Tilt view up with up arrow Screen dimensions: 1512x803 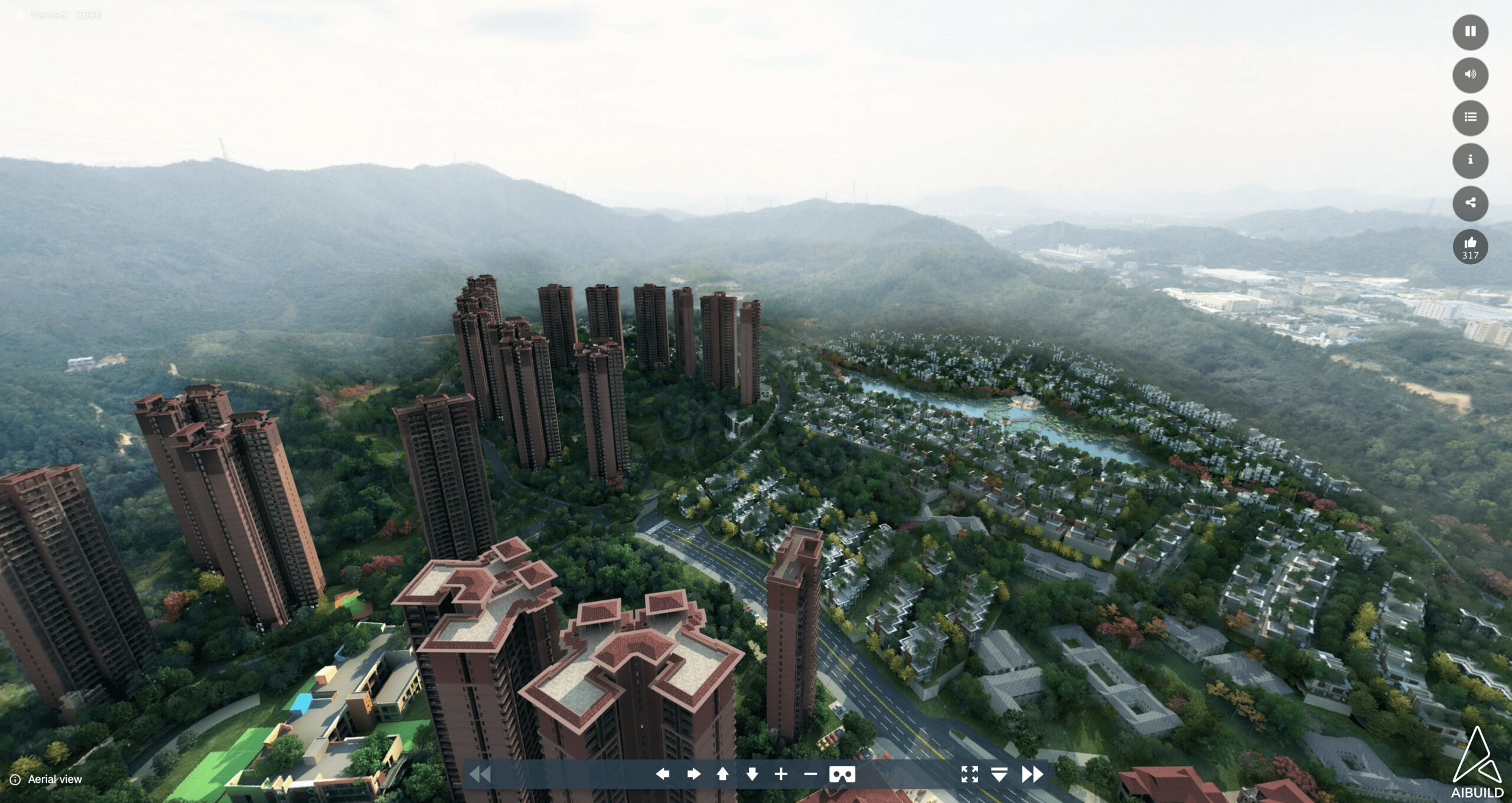pos(722,774)
